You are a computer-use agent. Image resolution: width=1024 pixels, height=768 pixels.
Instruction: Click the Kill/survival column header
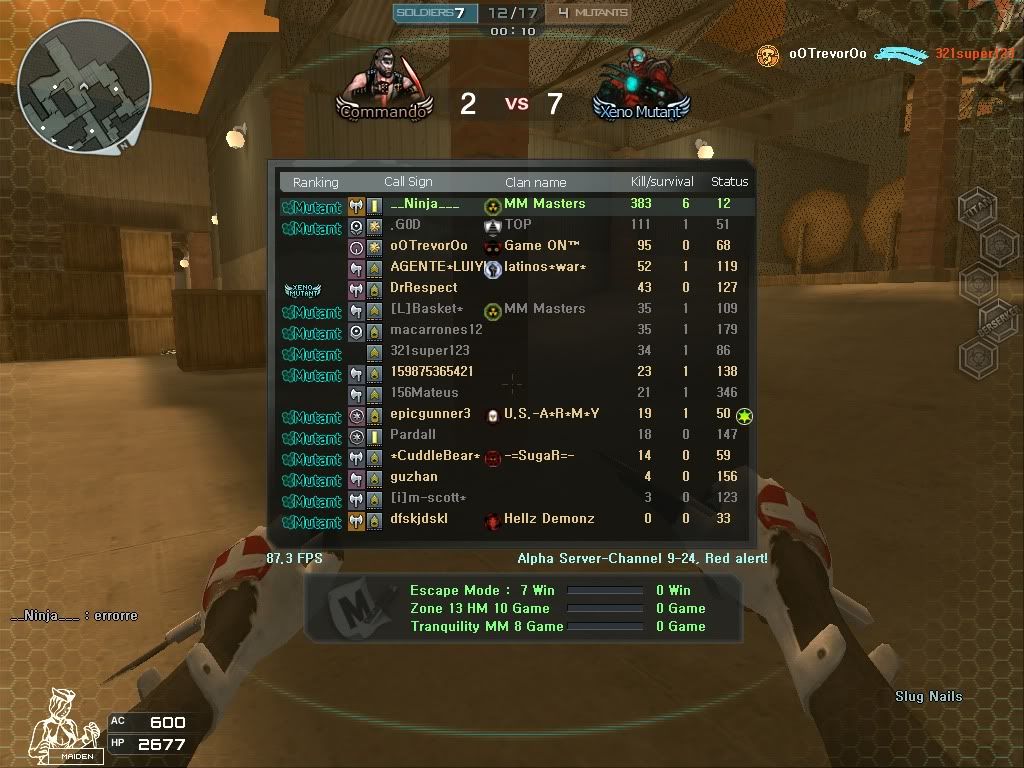pyautogui.click(x=662, y=182)
